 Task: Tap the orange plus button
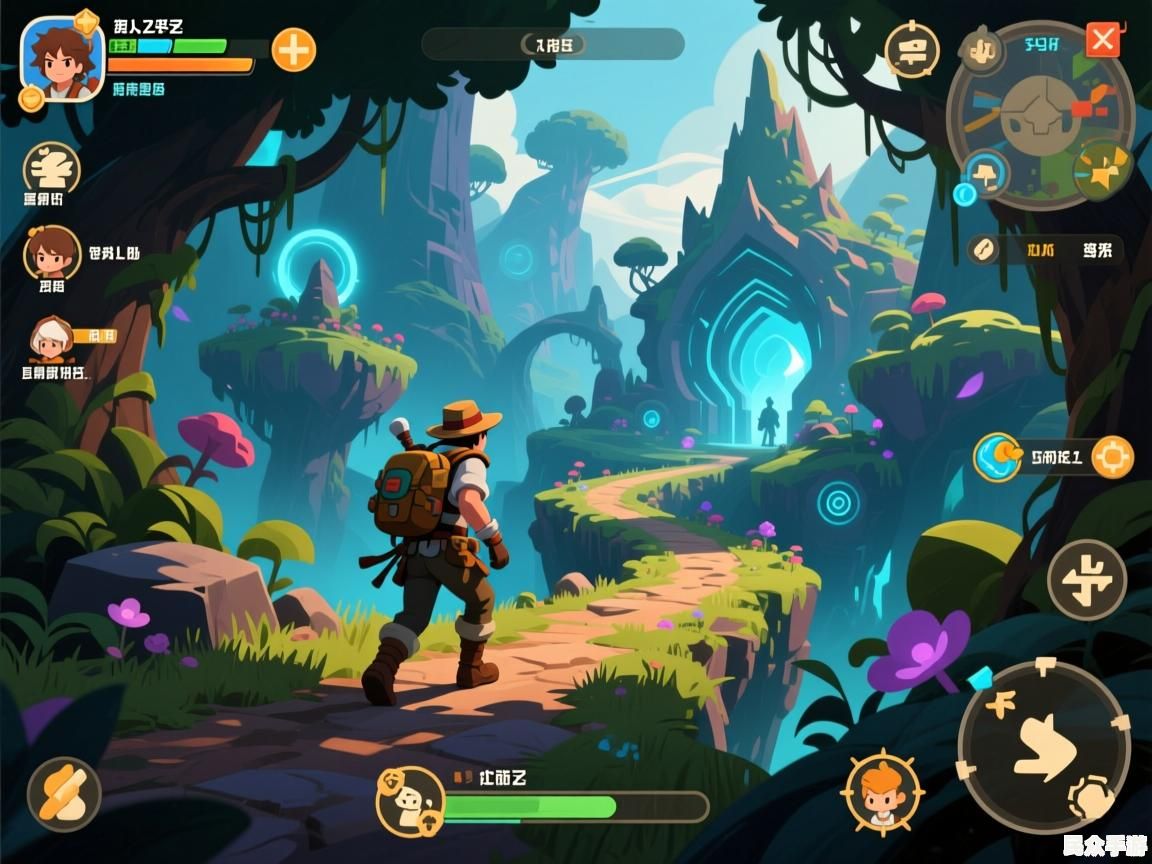click(x=293, y=49)
